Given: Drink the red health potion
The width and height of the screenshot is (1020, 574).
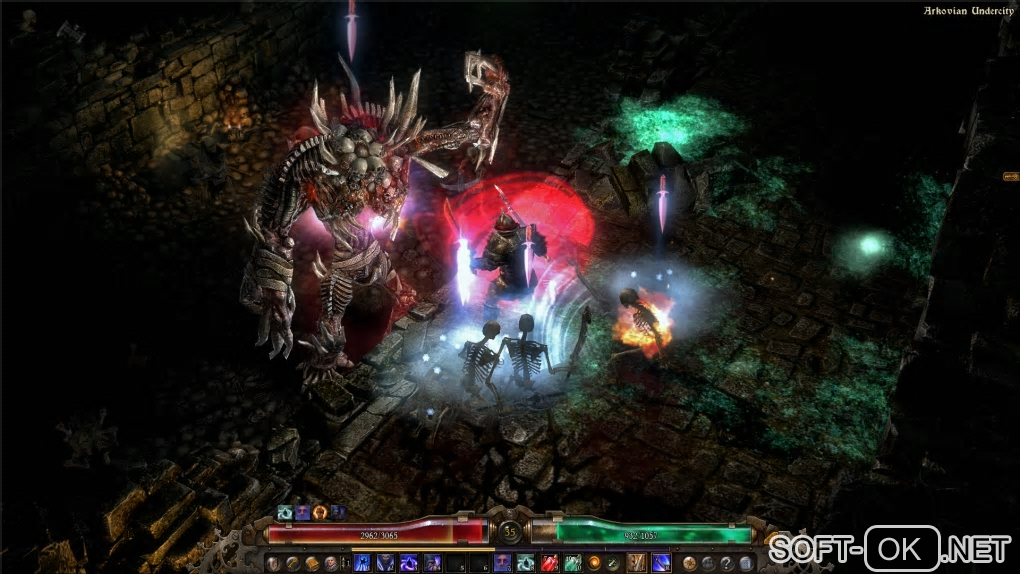Looking at the screenshot, I should point(548,563).
